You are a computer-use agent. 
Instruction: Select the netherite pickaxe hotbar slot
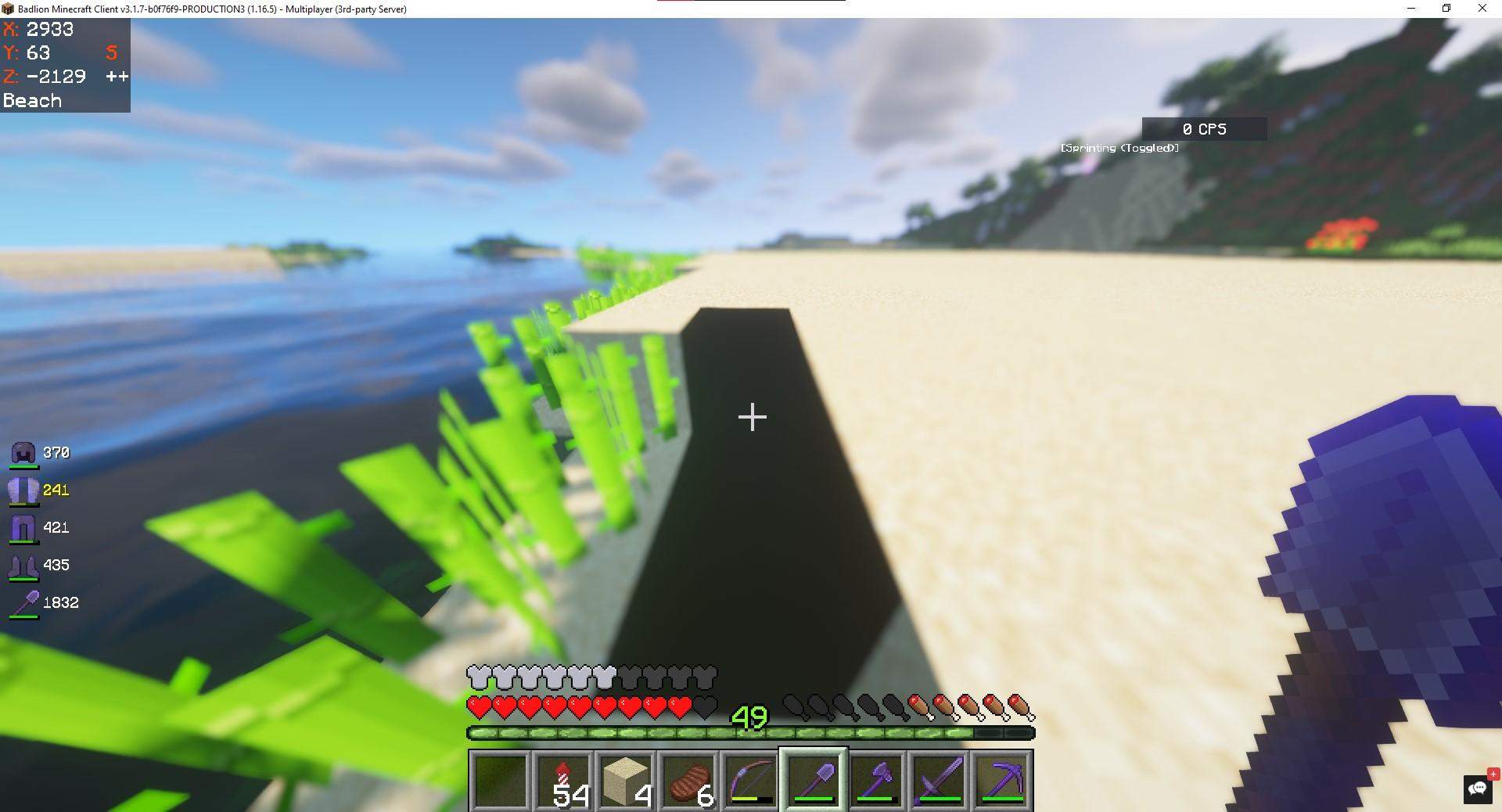coord(1002,778)
